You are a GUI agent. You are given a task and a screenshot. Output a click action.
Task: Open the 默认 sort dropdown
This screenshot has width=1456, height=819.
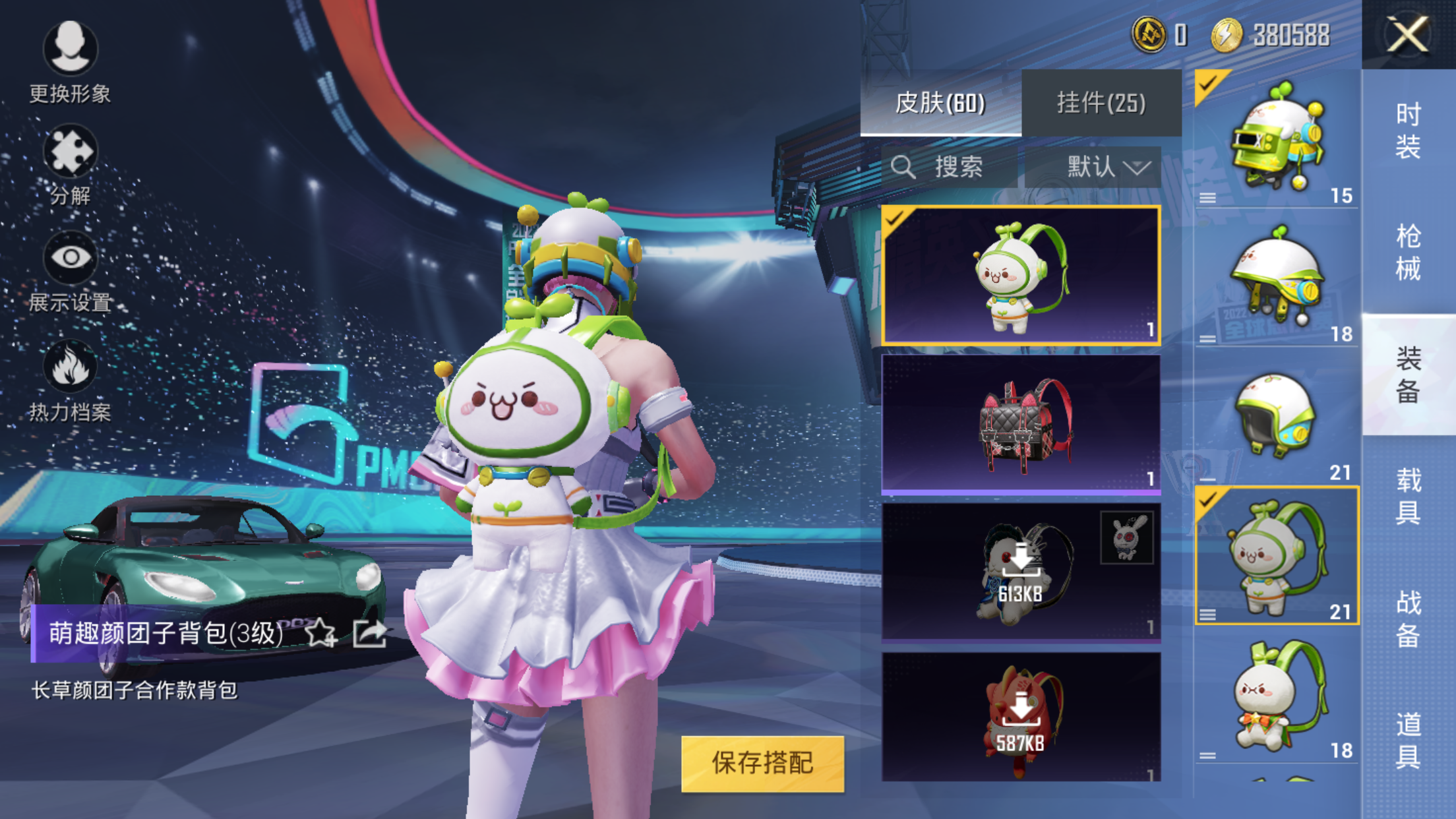tap(1108, 167)
